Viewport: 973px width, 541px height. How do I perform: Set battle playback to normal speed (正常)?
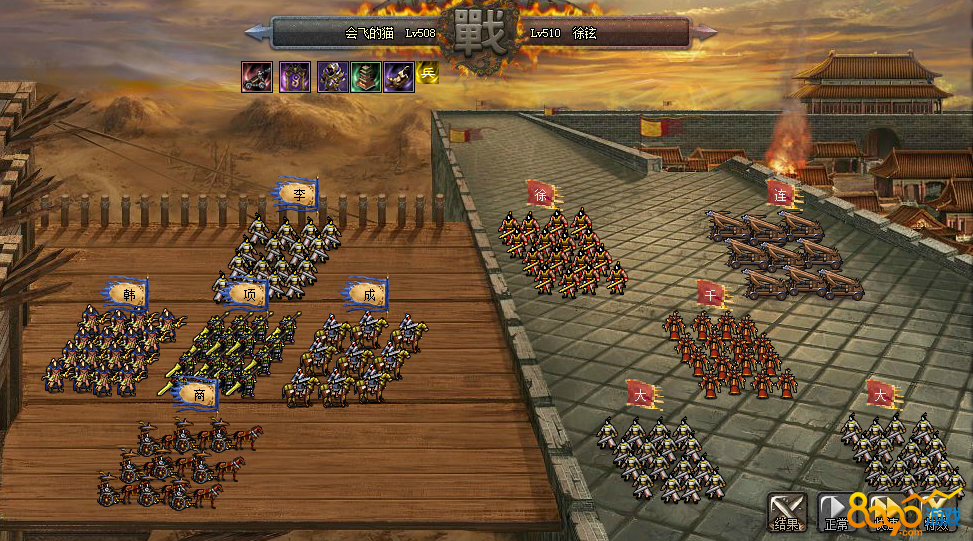pyautogui.click(x=836, y=511)
